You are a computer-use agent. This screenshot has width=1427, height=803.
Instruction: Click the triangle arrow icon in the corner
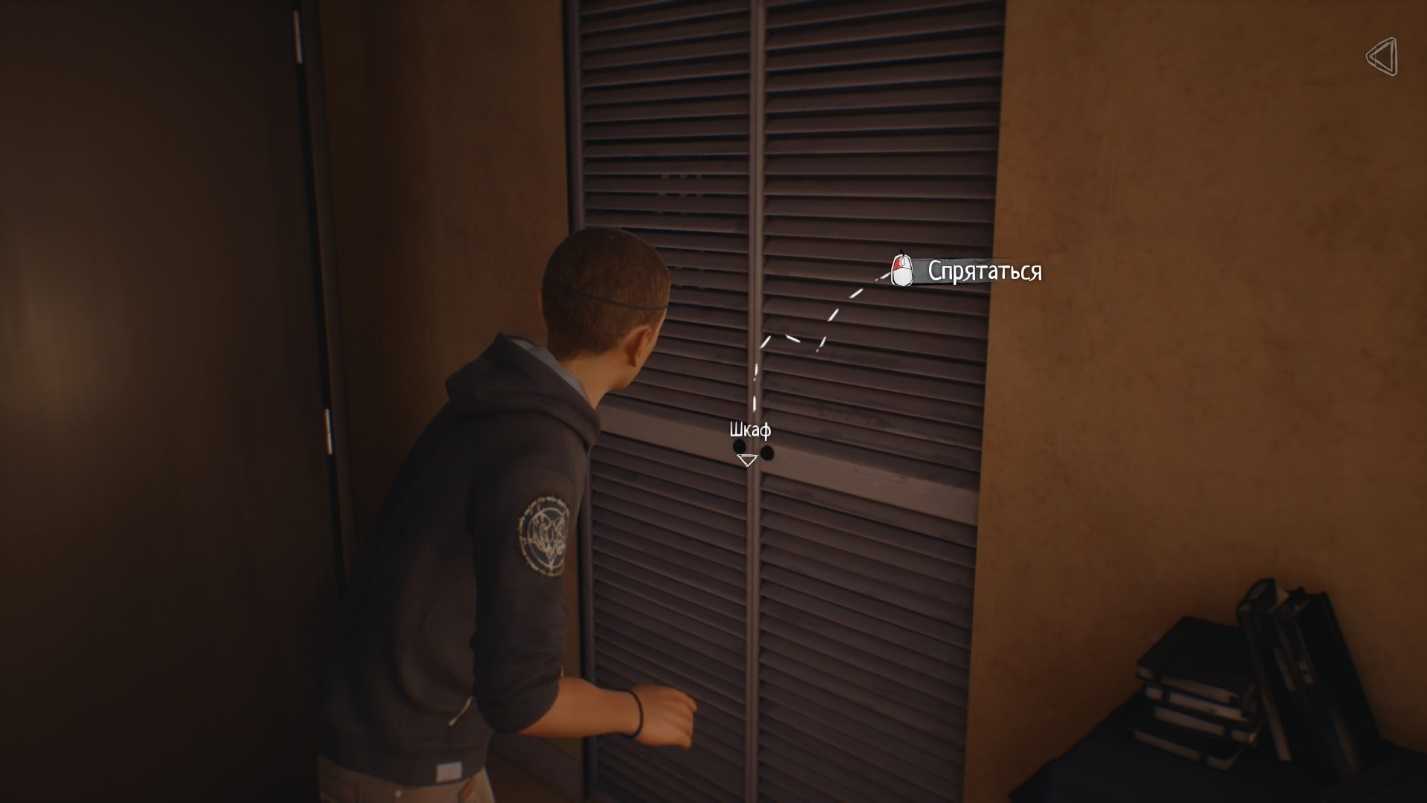[1382, 57]
